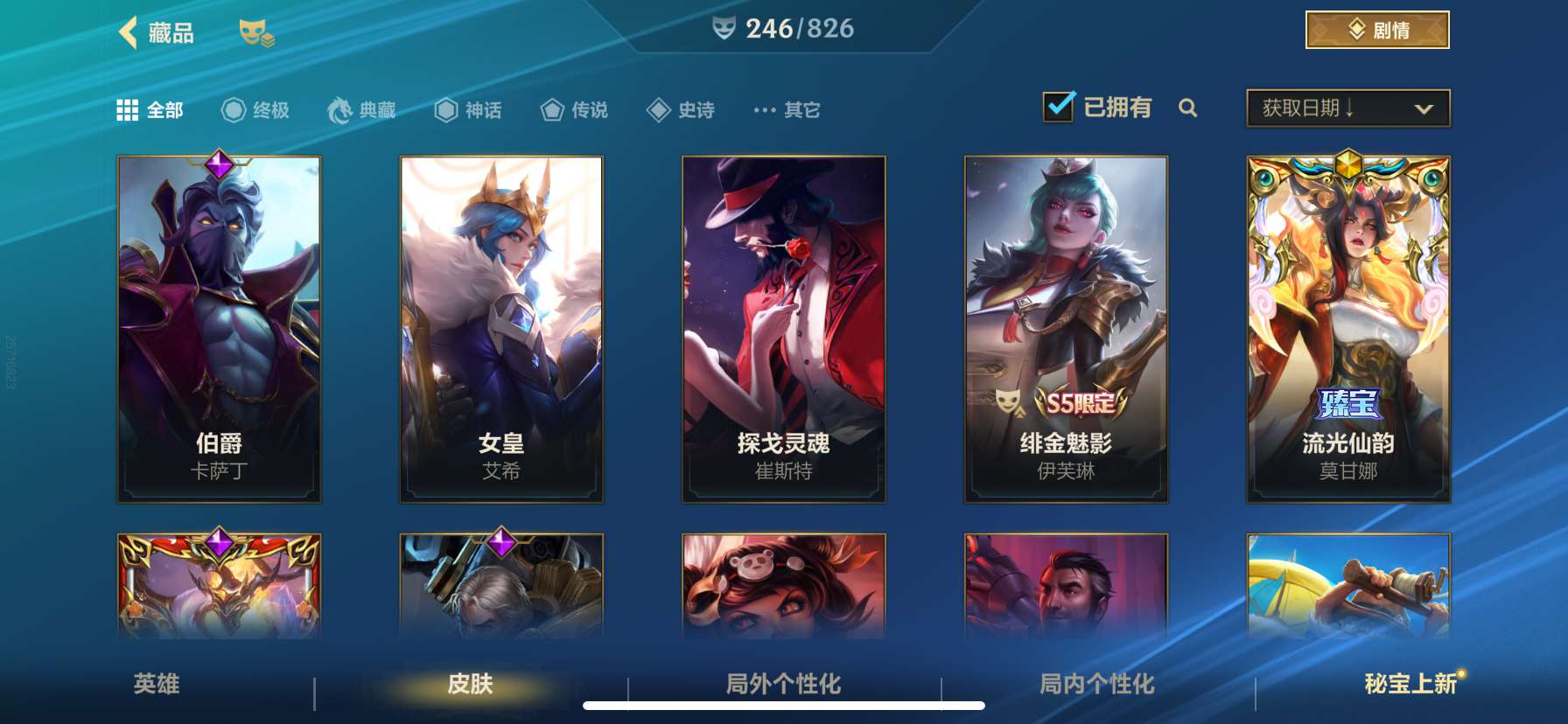Select the 全部 grid filter icon
1568x724 pixels.
pyautogui.click(x=128, y=110)
